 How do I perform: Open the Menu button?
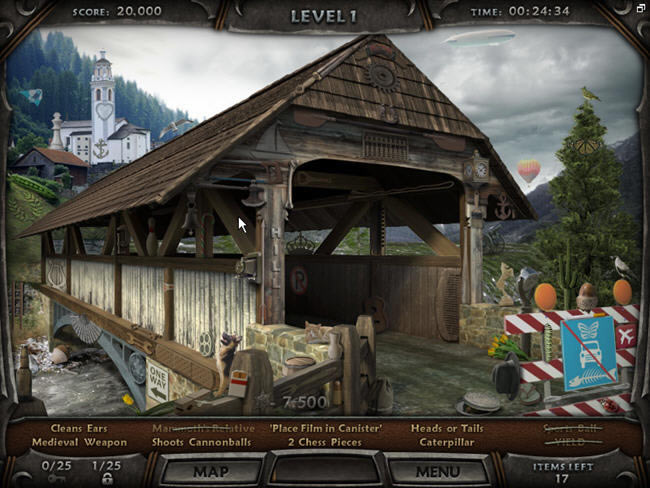point(437,469)
